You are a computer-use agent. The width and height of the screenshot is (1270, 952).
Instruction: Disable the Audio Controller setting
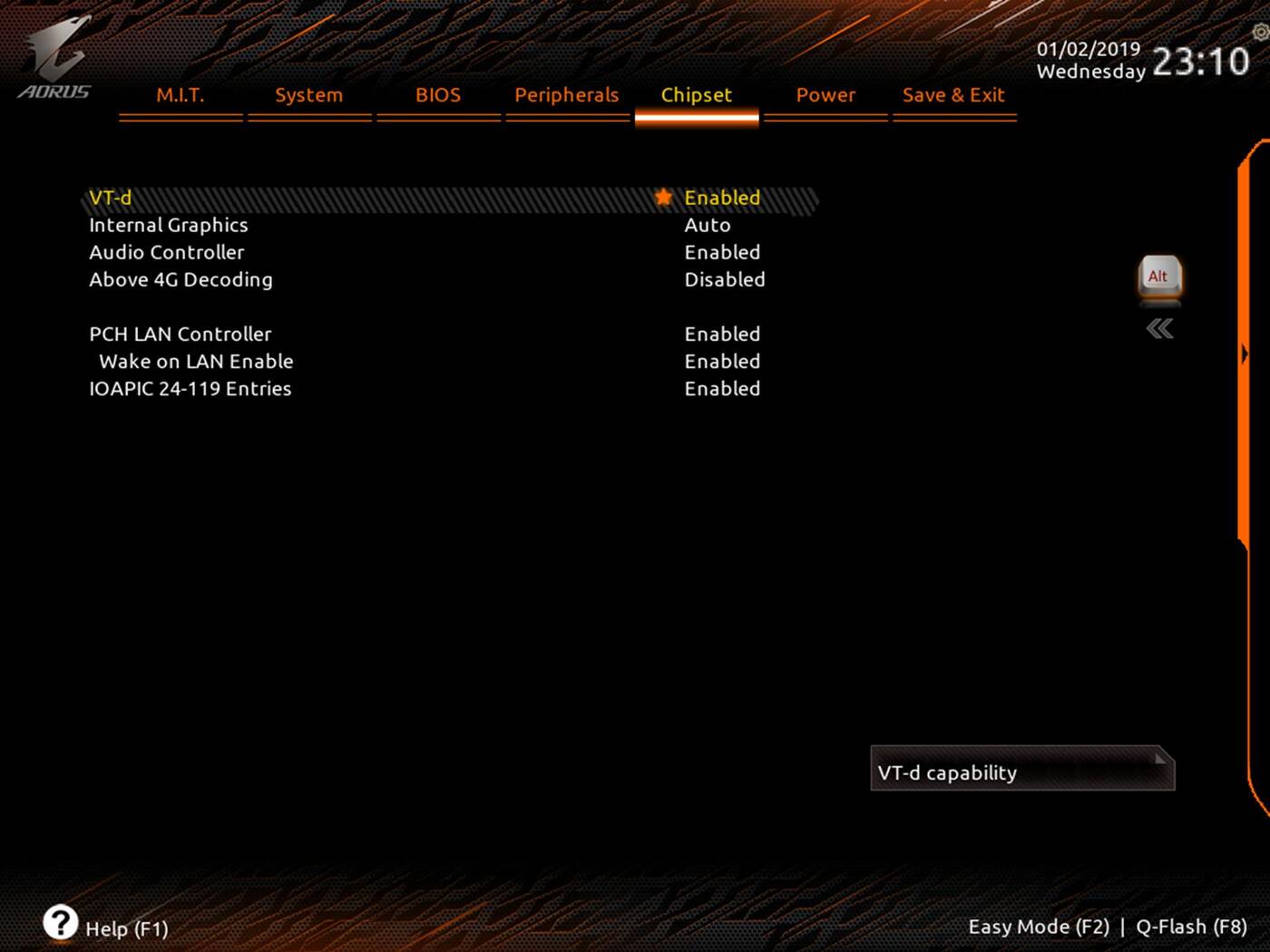(x=722, y=252)
